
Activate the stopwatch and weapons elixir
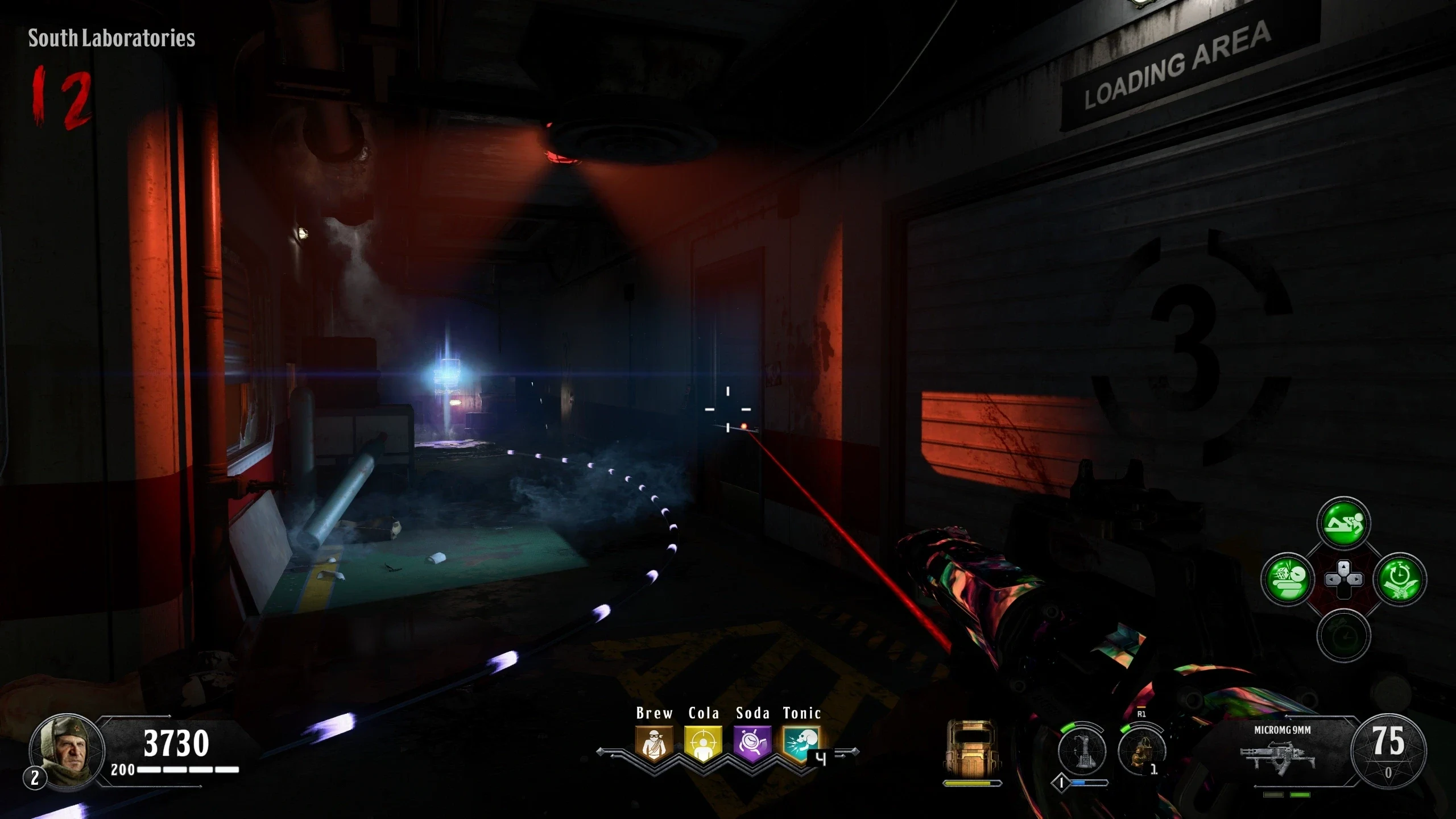click(1400, 580)
